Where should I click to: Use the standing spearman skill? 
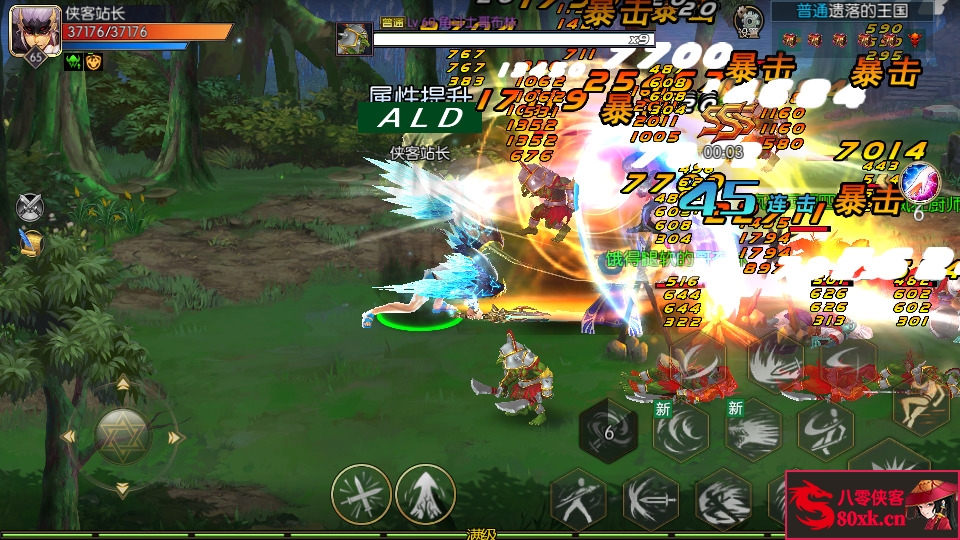pos(580,497)
